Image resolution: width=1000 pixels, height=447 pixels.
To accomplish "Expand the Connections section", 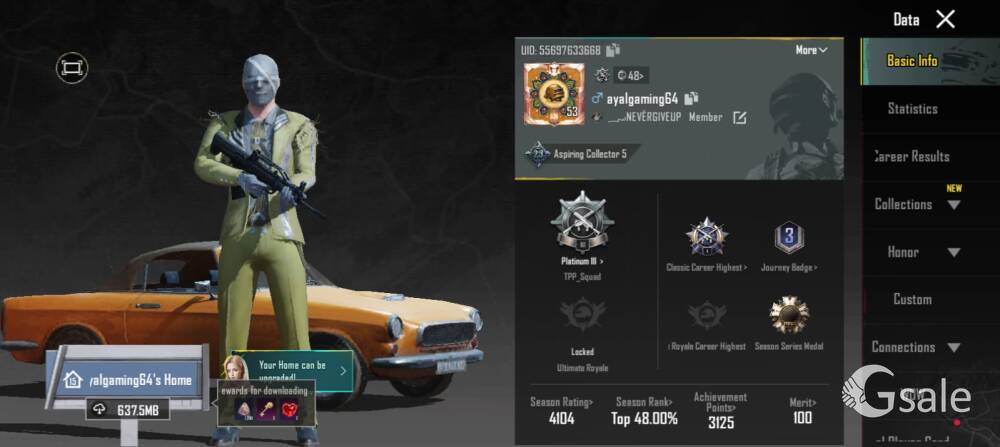I will 916,347.
